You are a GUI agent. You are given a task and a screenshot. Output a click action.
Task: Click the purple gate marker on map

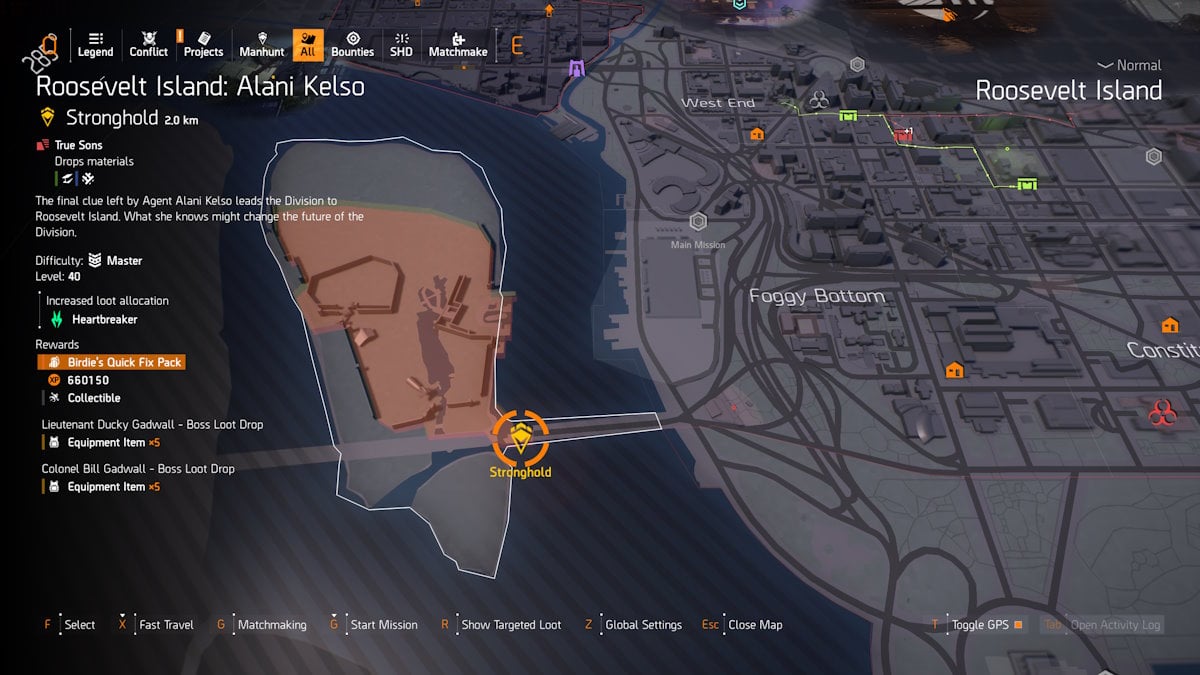576,68
